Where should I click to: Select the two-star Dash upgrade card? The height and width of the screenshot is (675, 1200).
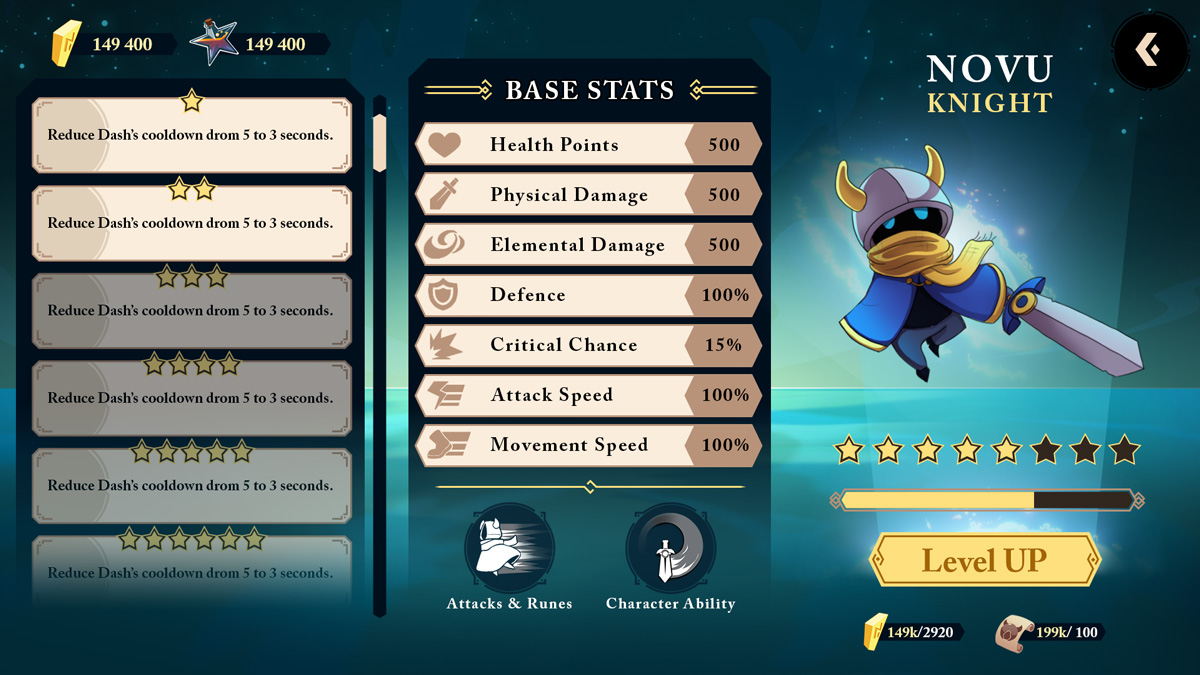[x=192, y=223]
